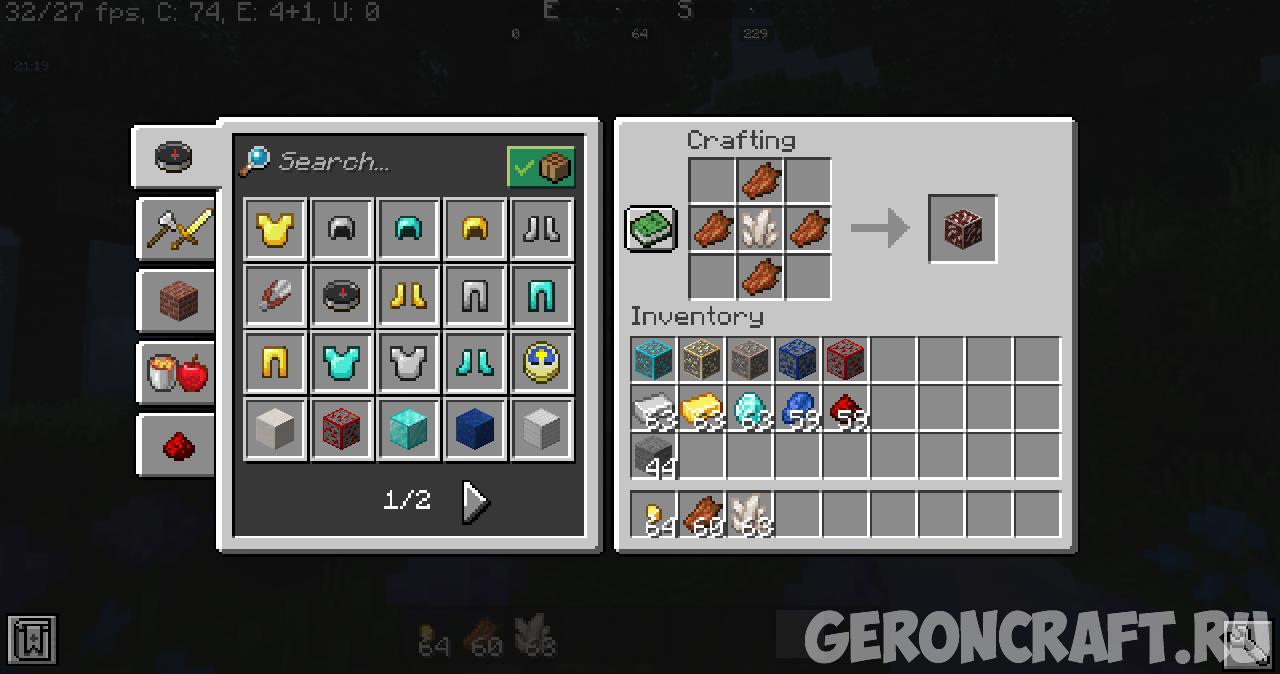
Task: Pick up the diamond stack in inventory
Action: (x=749, y=408)
